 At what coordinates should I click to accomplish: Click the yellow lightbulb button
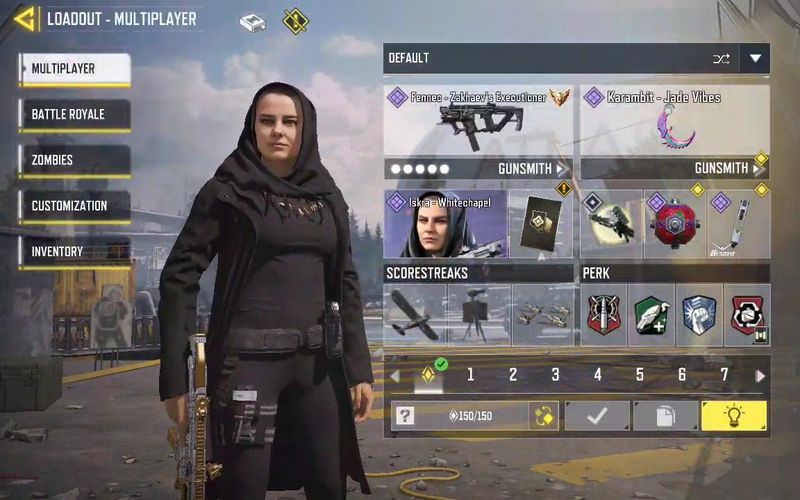[734, 416]
